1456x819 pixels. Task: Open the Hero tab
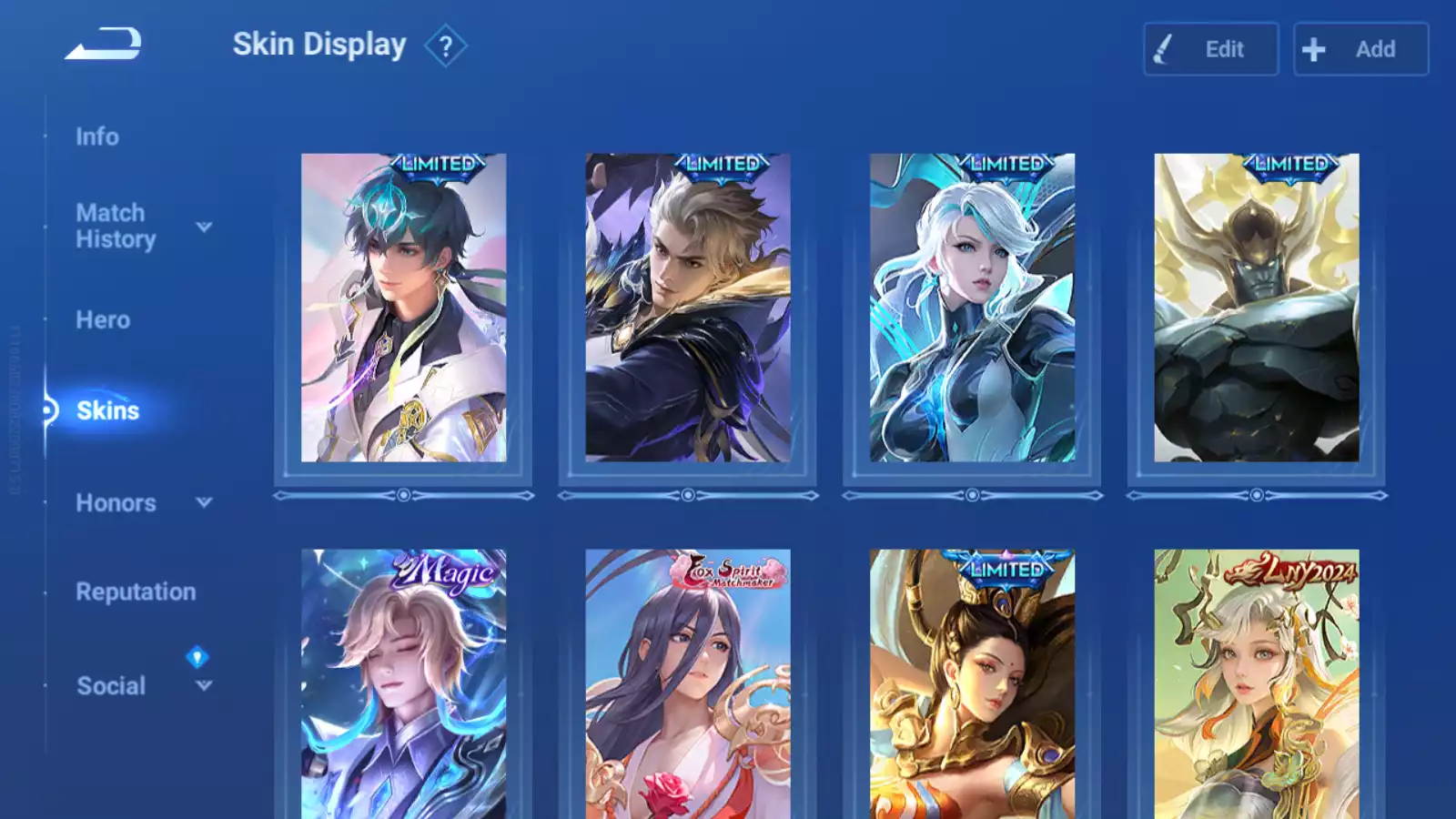click(x=103, y=320)
